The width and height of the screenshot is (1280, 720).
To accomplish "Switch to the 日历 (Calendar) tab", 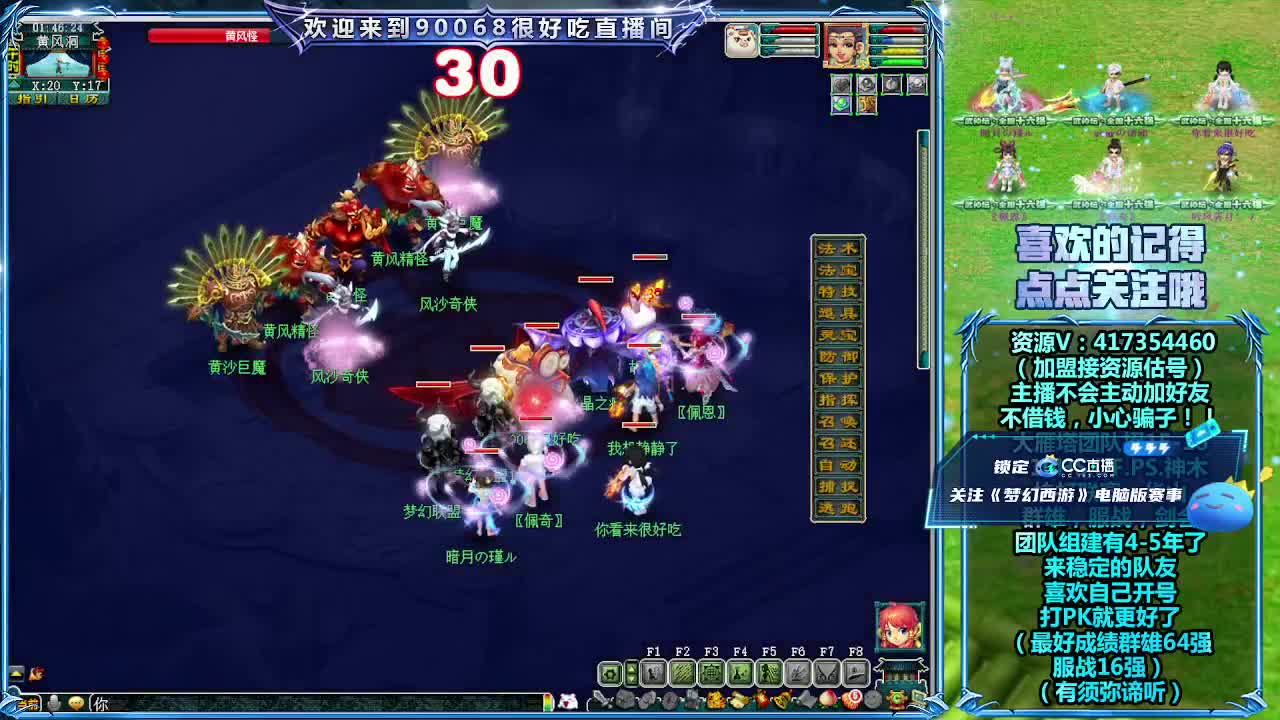I will [83, 97].
